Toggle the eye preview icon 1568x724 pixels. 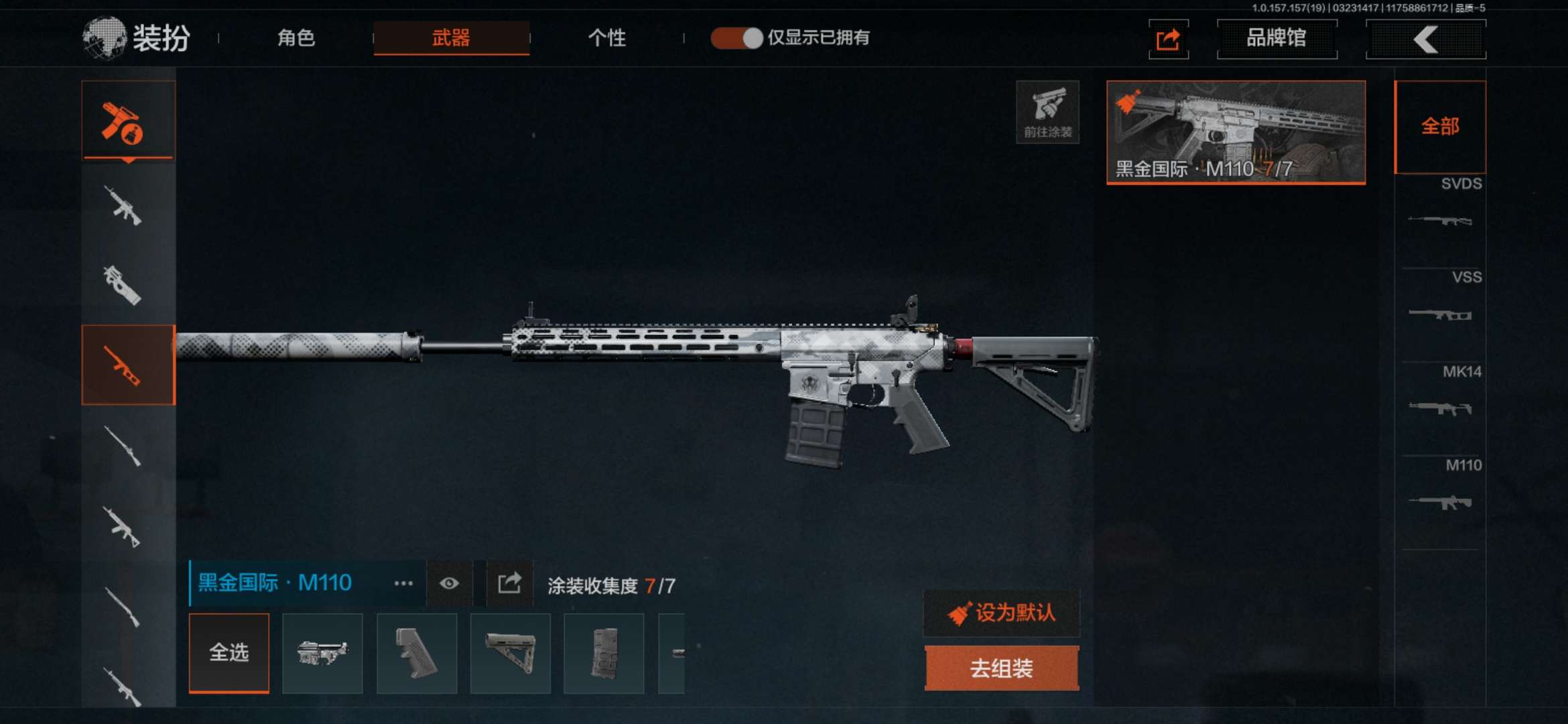pos(449,583)
